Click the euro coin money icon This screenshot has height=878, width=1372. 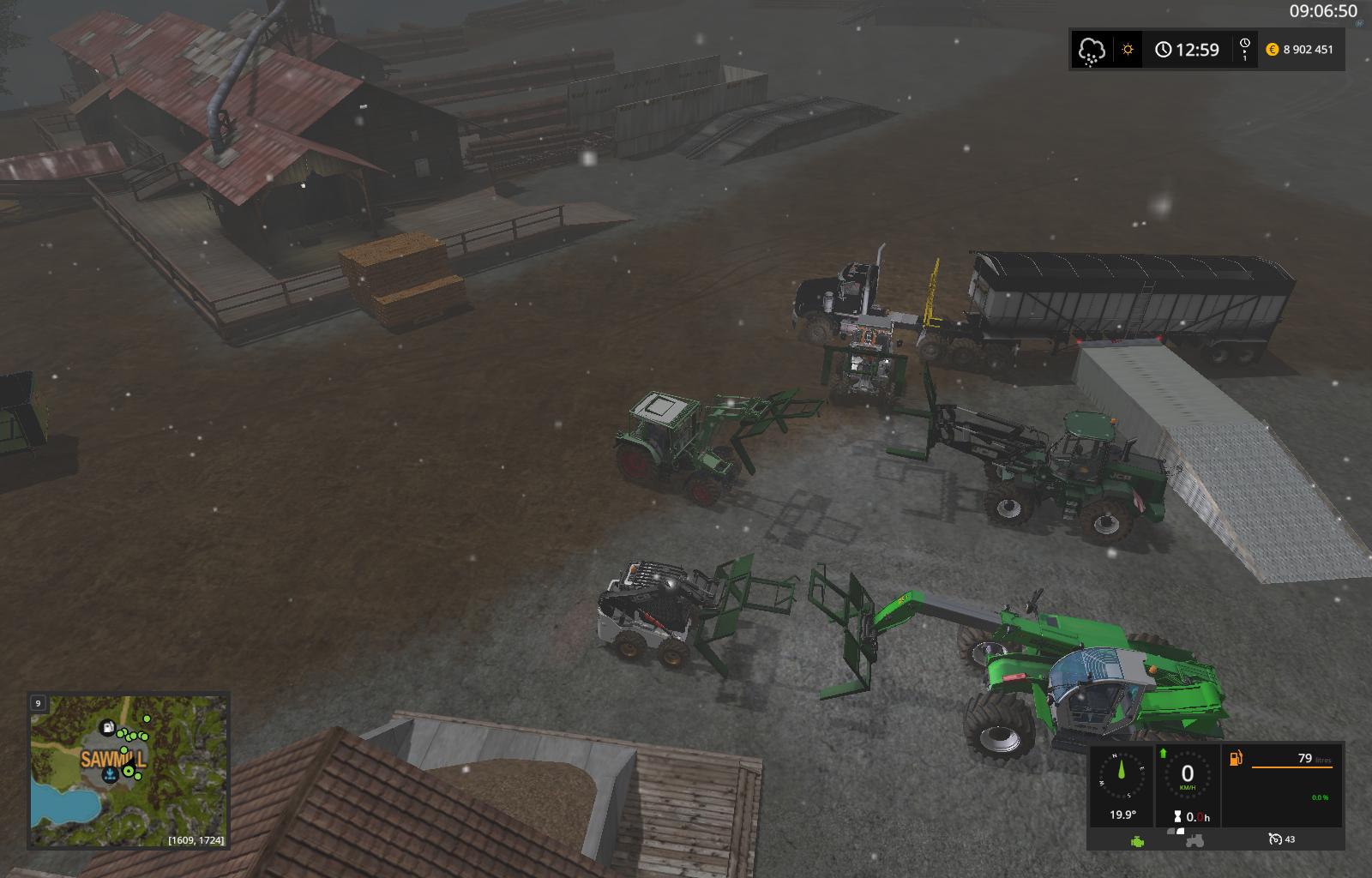coord(1273,50)
